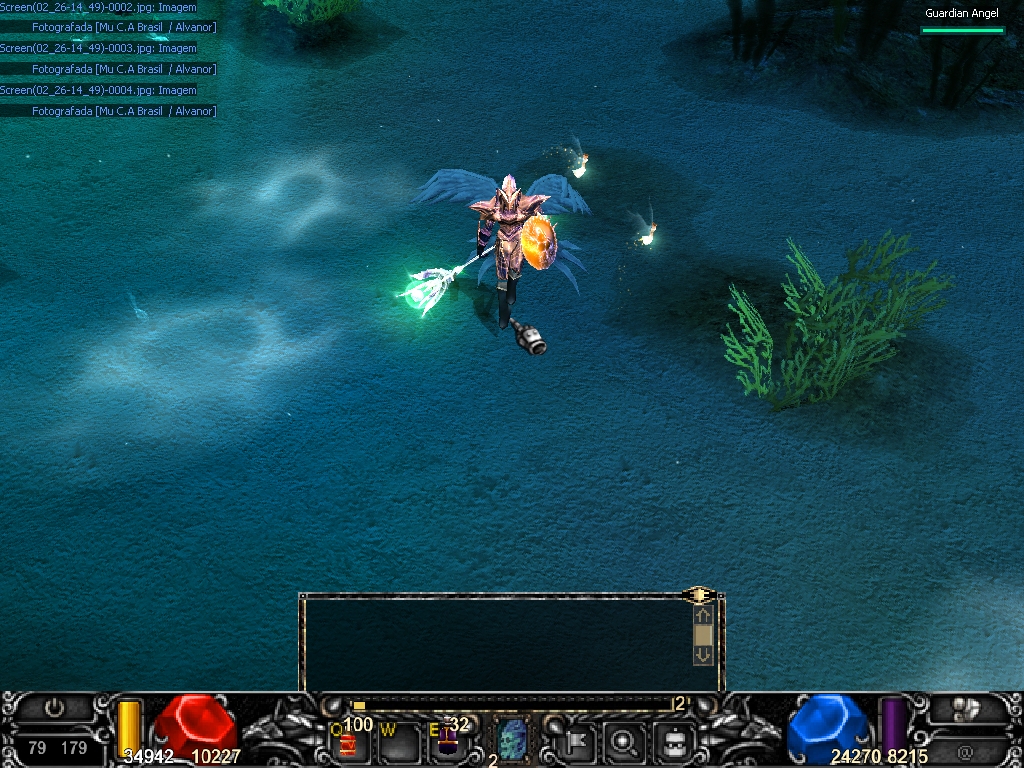The width and height of the screenshot is (1024, 768).
Task: Use the red potion in slot Q
Action: click(349, 743)
